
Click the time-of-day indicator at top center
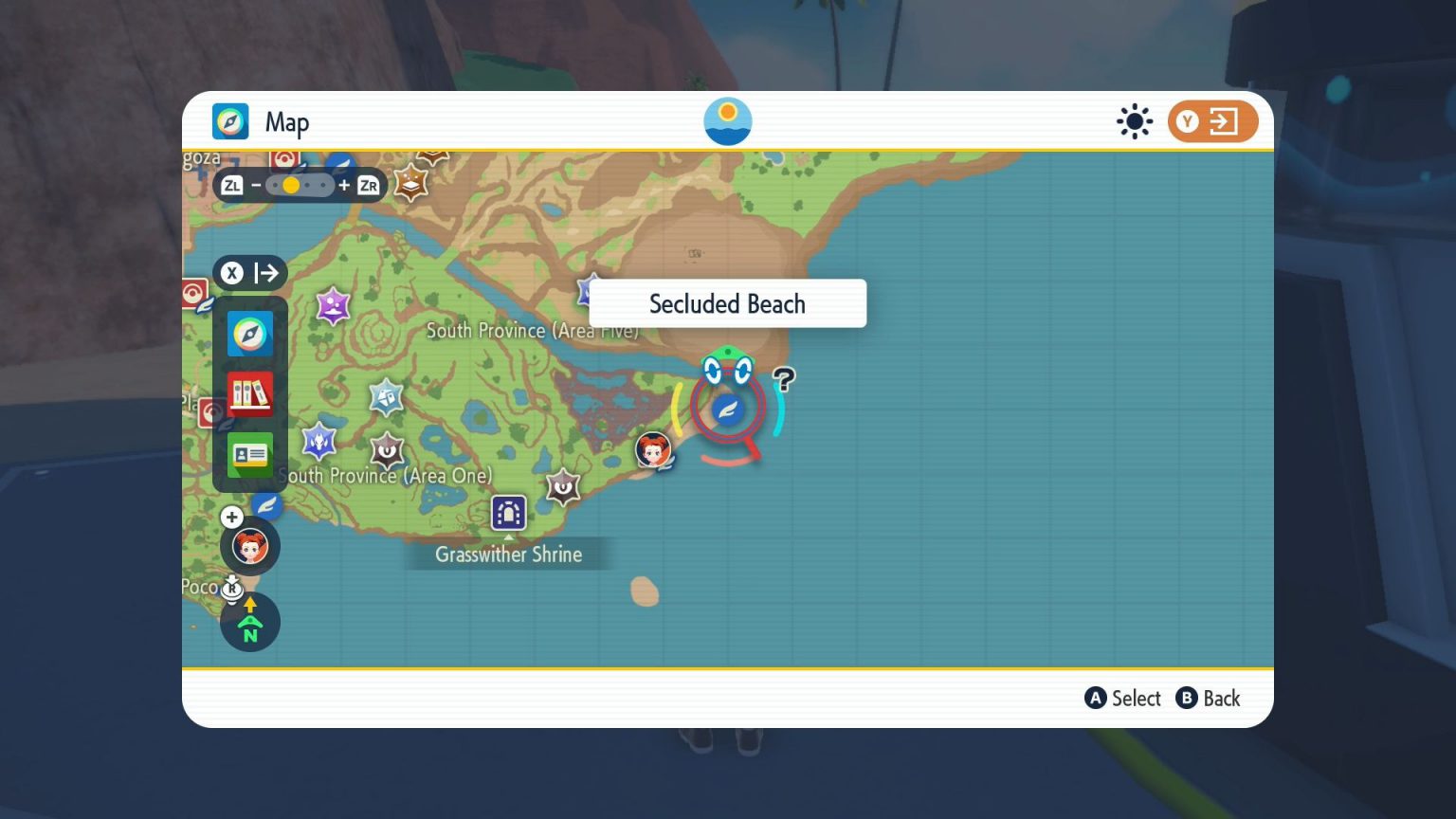click(x=727, y=120)
